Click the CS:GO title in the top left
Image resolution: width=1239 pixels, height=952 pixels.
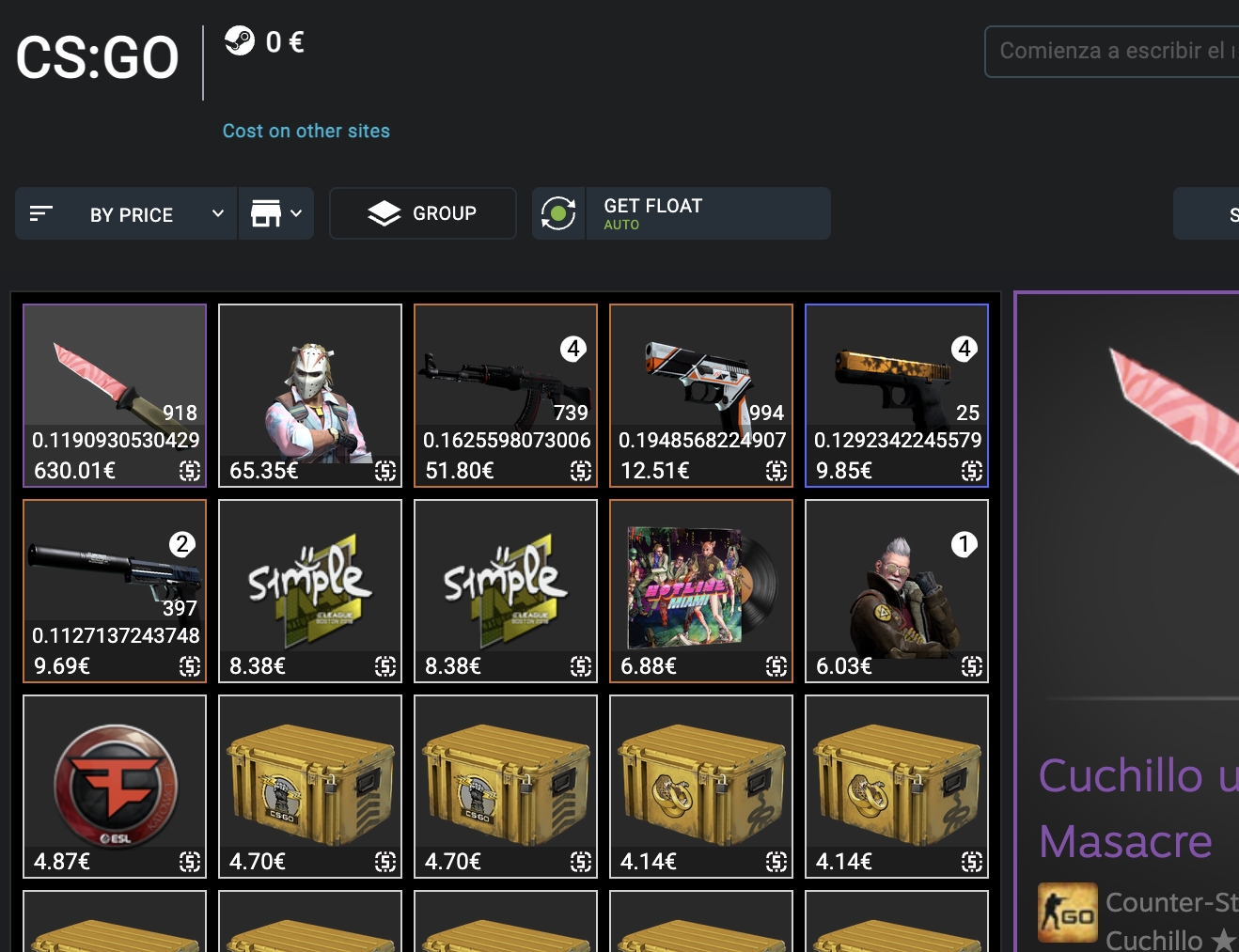[x=96, y=58]
